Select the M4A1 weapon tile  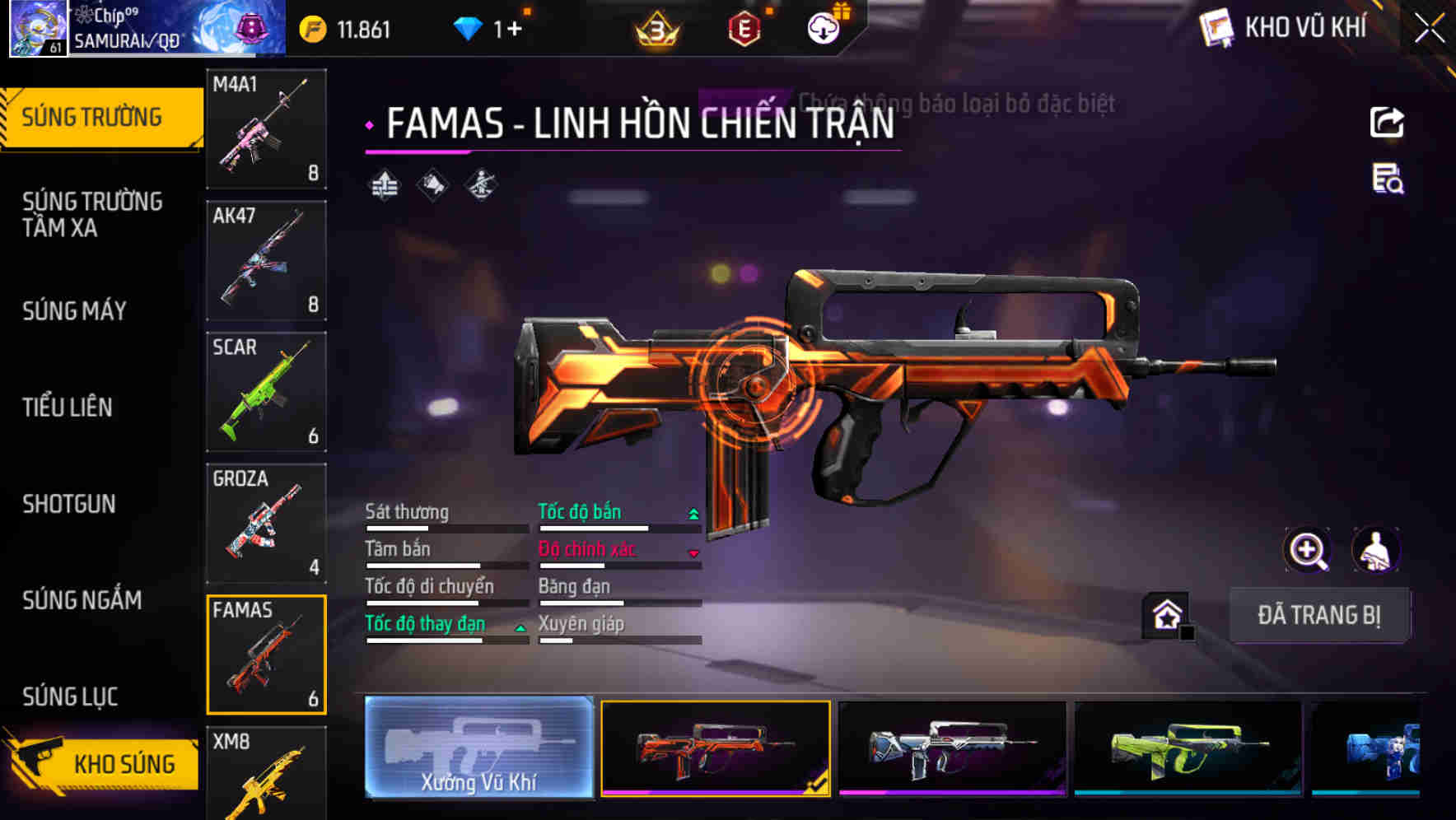click(266, 128)
